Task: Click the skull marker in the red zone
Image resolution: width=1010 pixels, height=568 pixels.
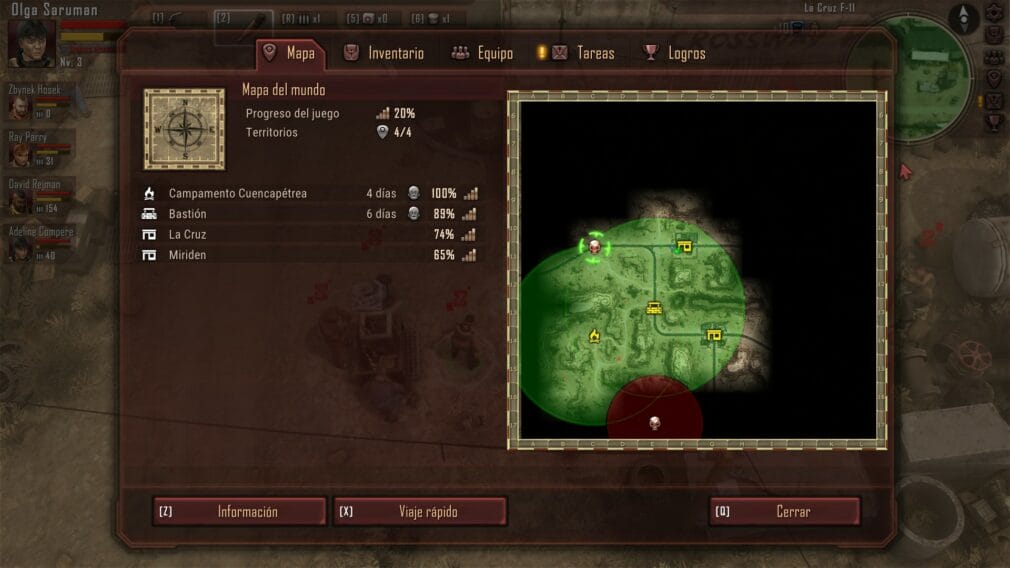Action: [x=655, y=423]
